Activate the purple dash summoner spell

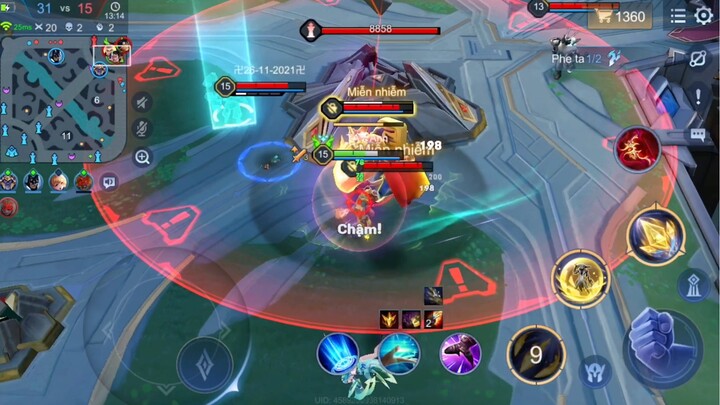pos(460,353)
